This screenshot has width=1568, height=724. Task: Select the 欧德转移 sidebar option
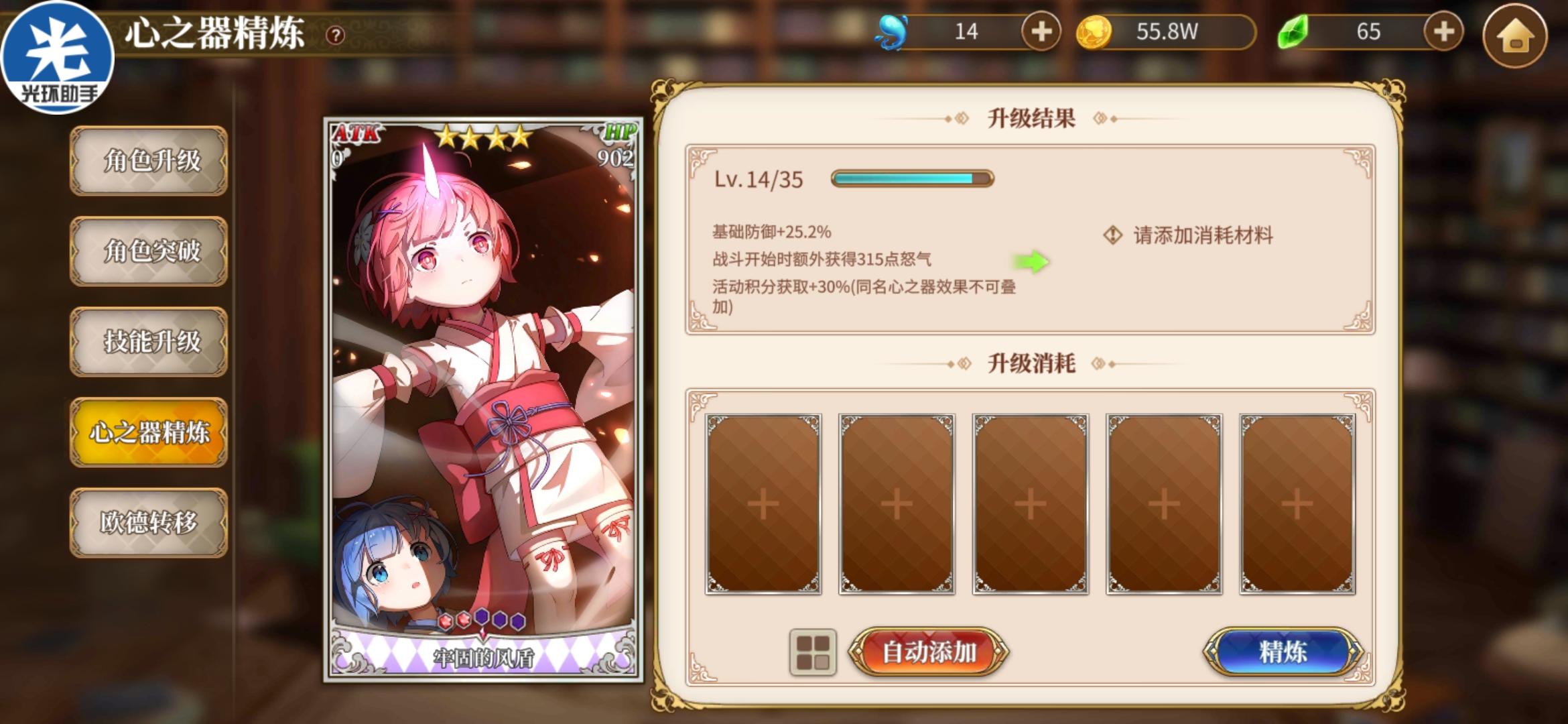pyautogui.click(x=149, y=521)
